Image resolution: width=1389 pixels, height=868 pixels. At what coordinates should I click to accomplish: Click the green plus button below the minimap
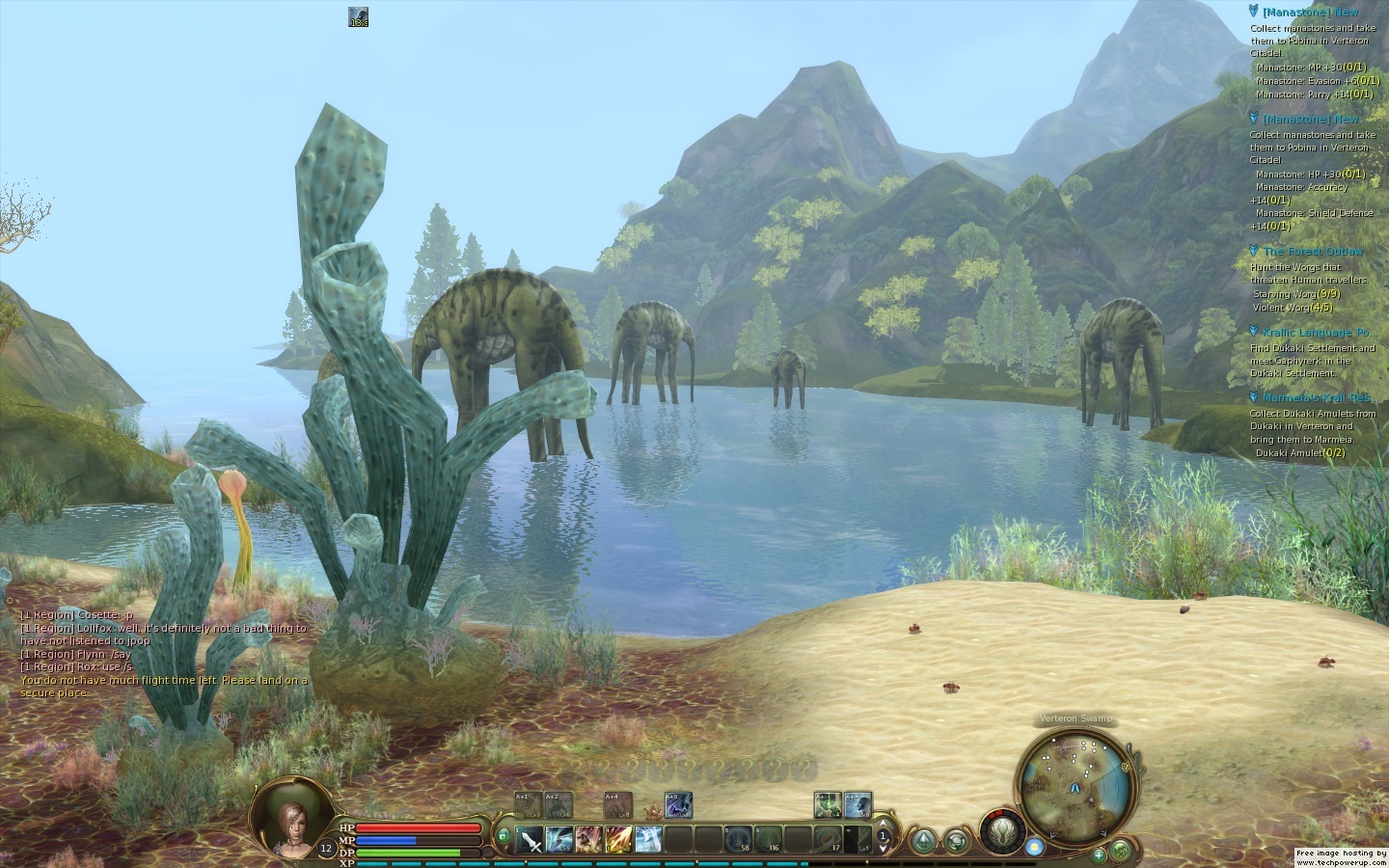pos(1098,854)
